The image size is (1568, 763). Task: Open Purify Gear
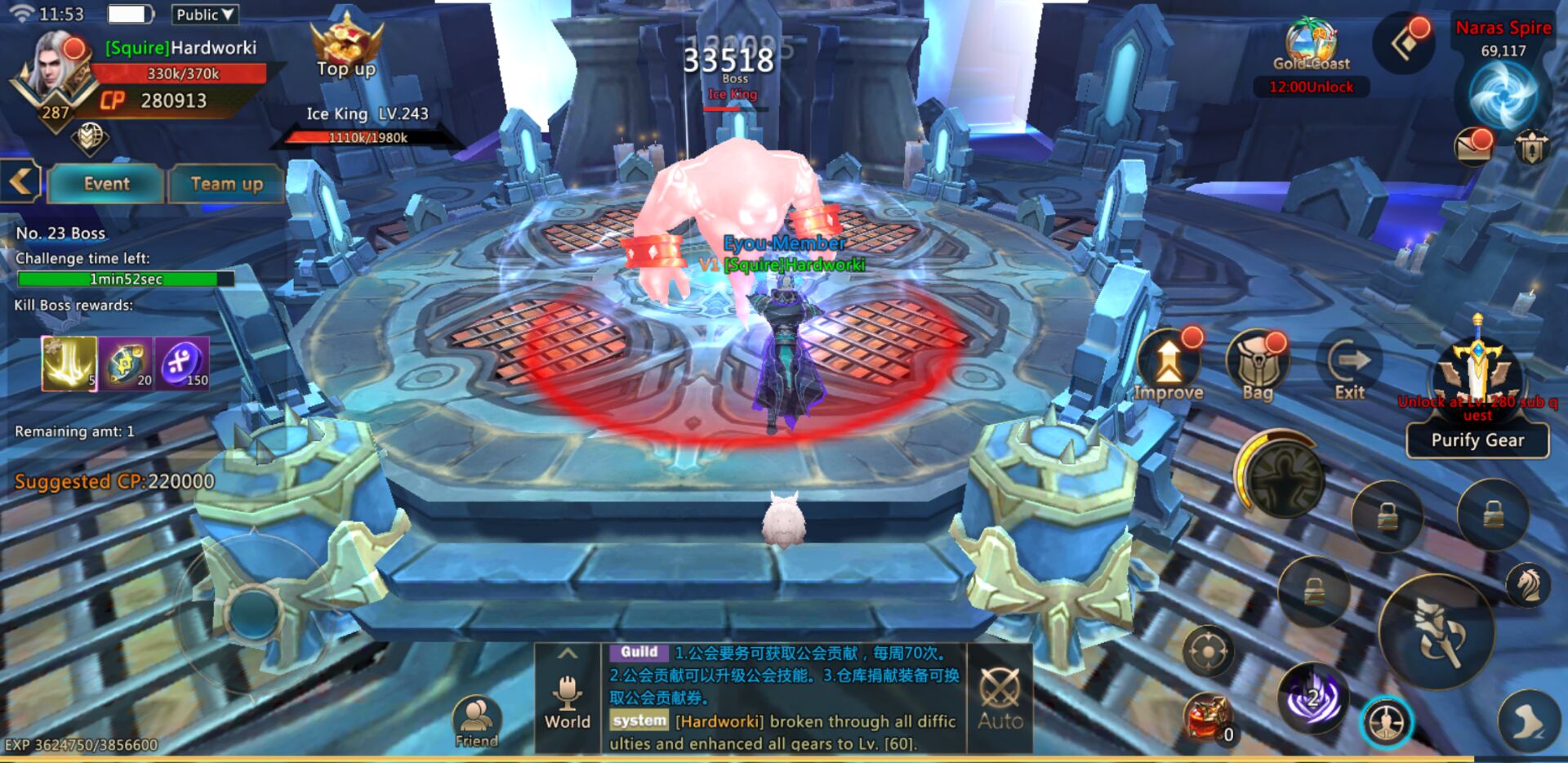1477,440
